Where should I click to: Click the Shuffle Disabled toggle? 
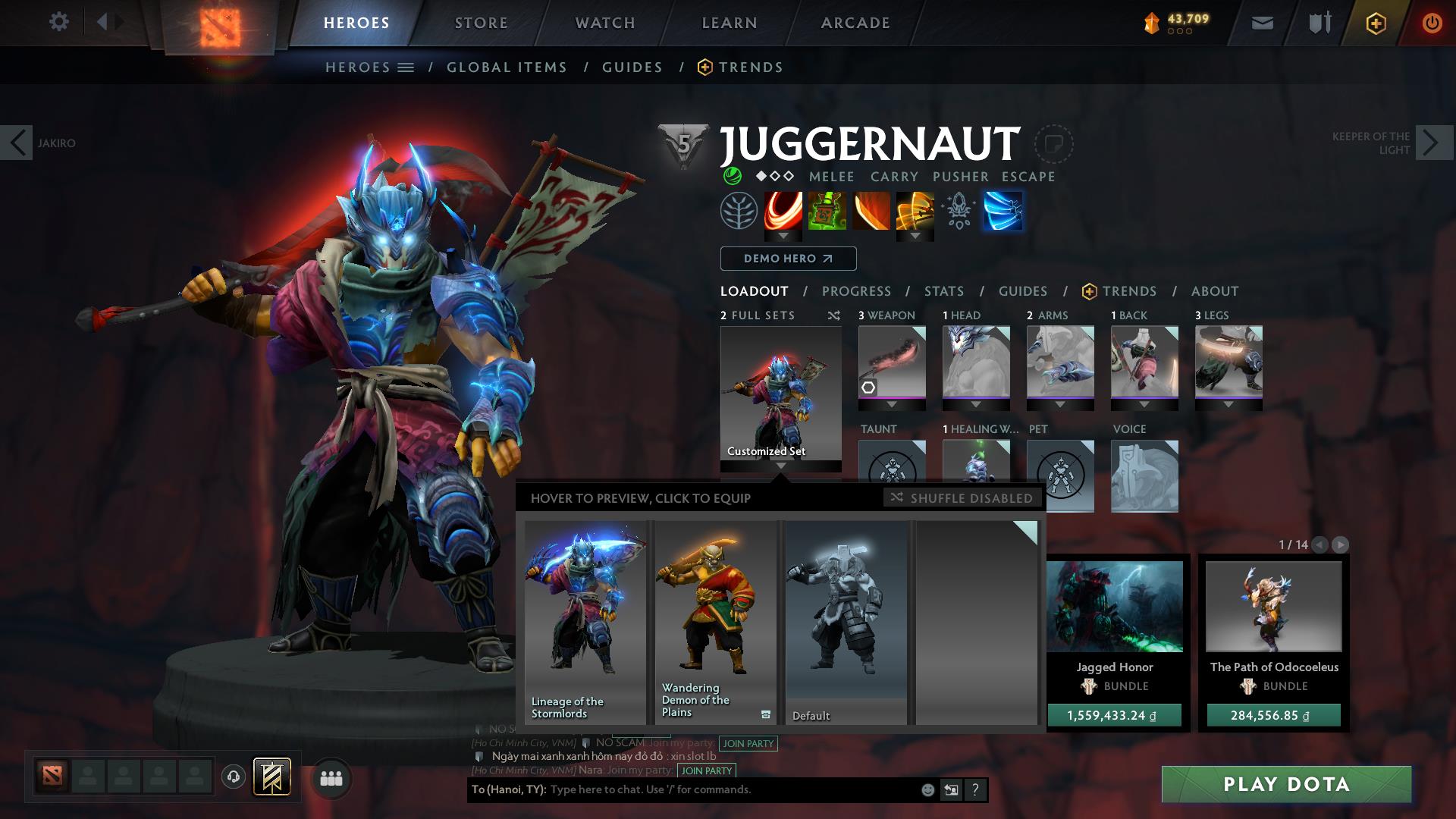click(x=962, y=498)
